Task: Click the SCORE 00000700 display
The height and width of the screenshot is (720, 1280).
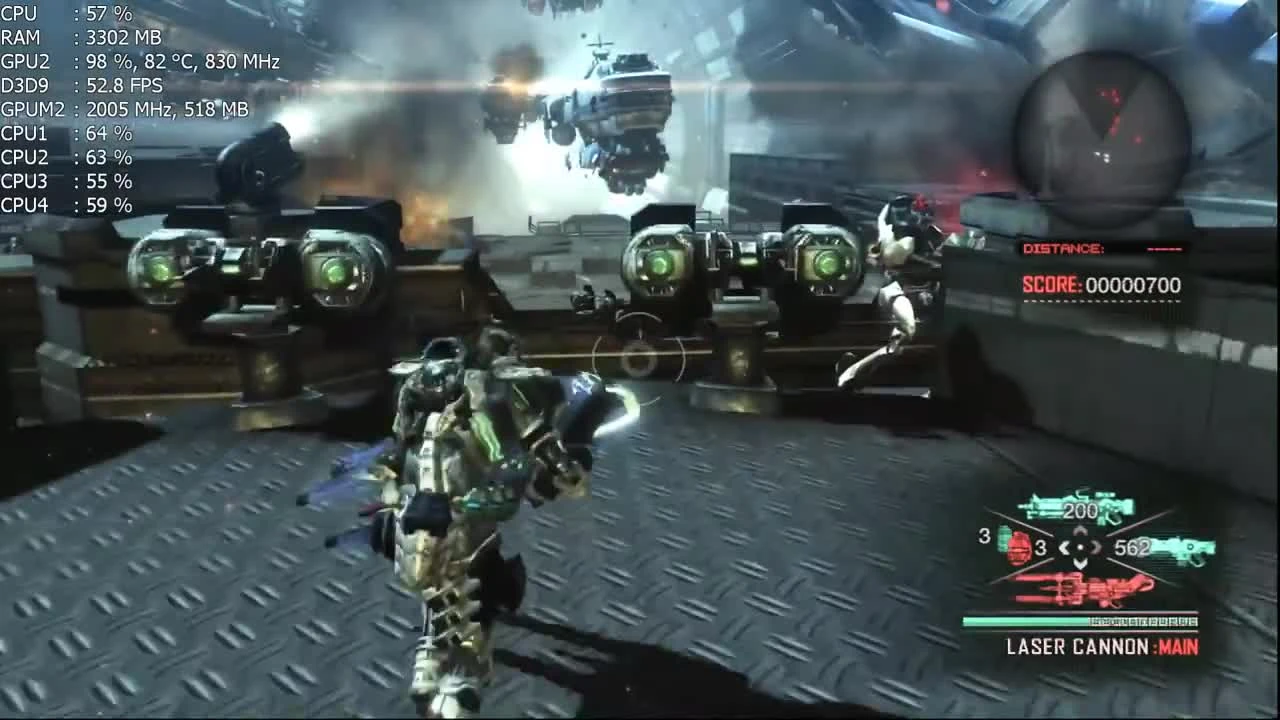Action: click(1100, 285)
